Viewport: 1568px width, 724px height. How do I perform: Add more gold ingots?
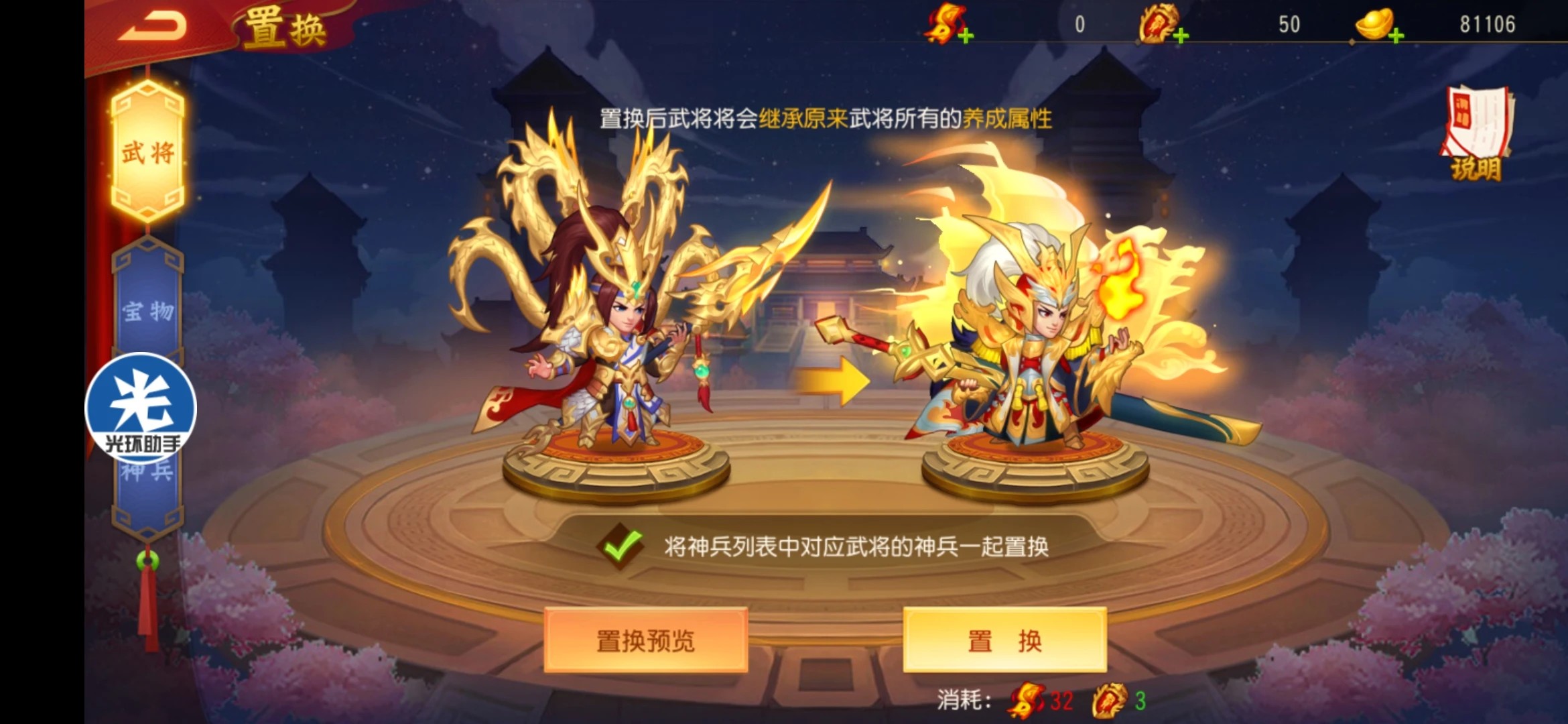pyautogui.click(x=1396, y=36)
